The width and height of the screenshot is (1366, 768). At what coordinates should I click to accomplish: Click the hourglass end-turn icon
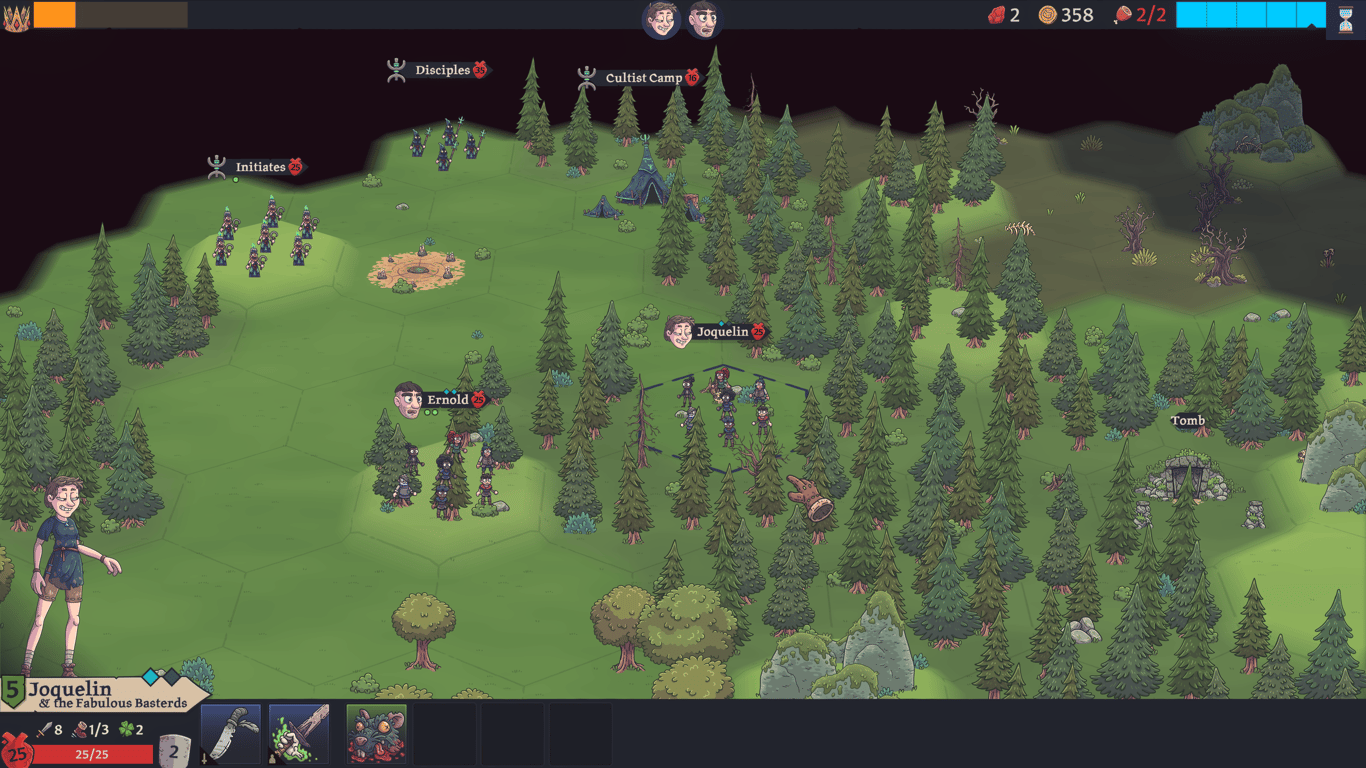click(1345, 19)
